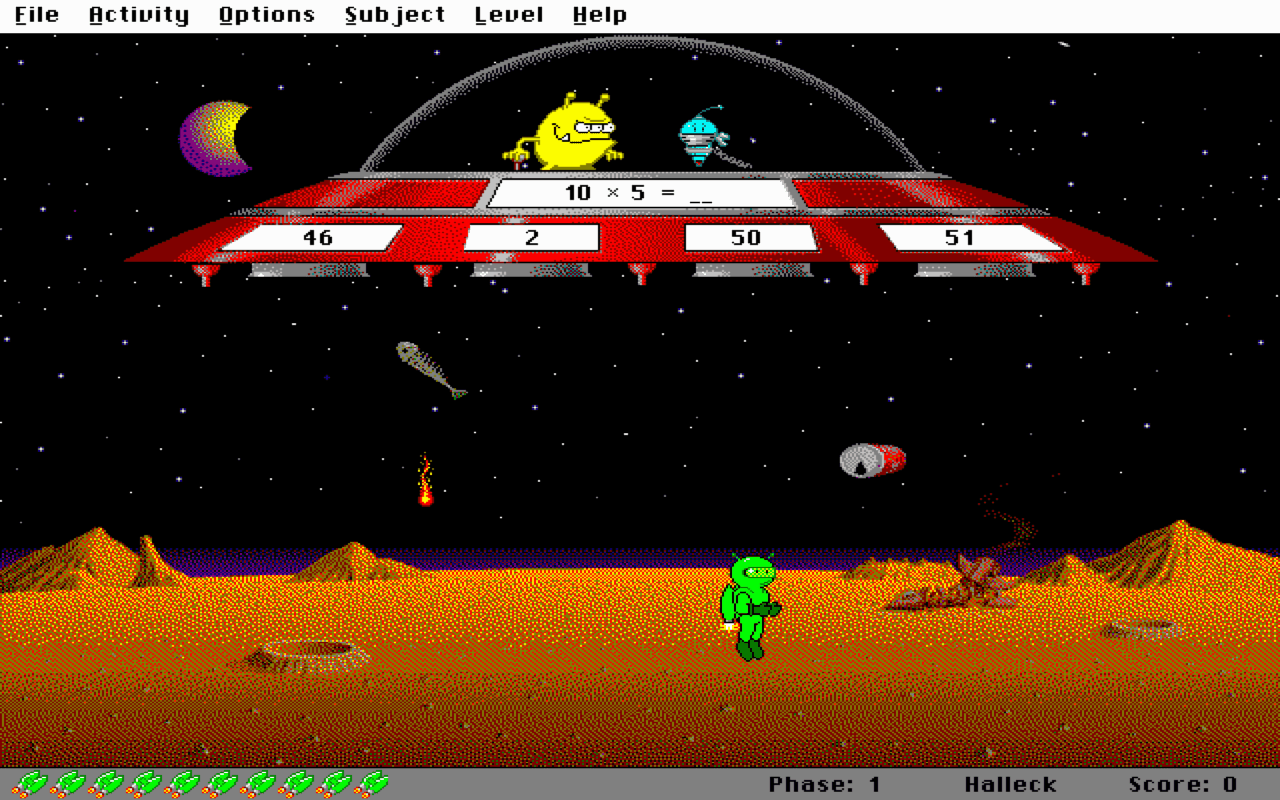Open the Level dropdown menu

(x=508, y=14)
